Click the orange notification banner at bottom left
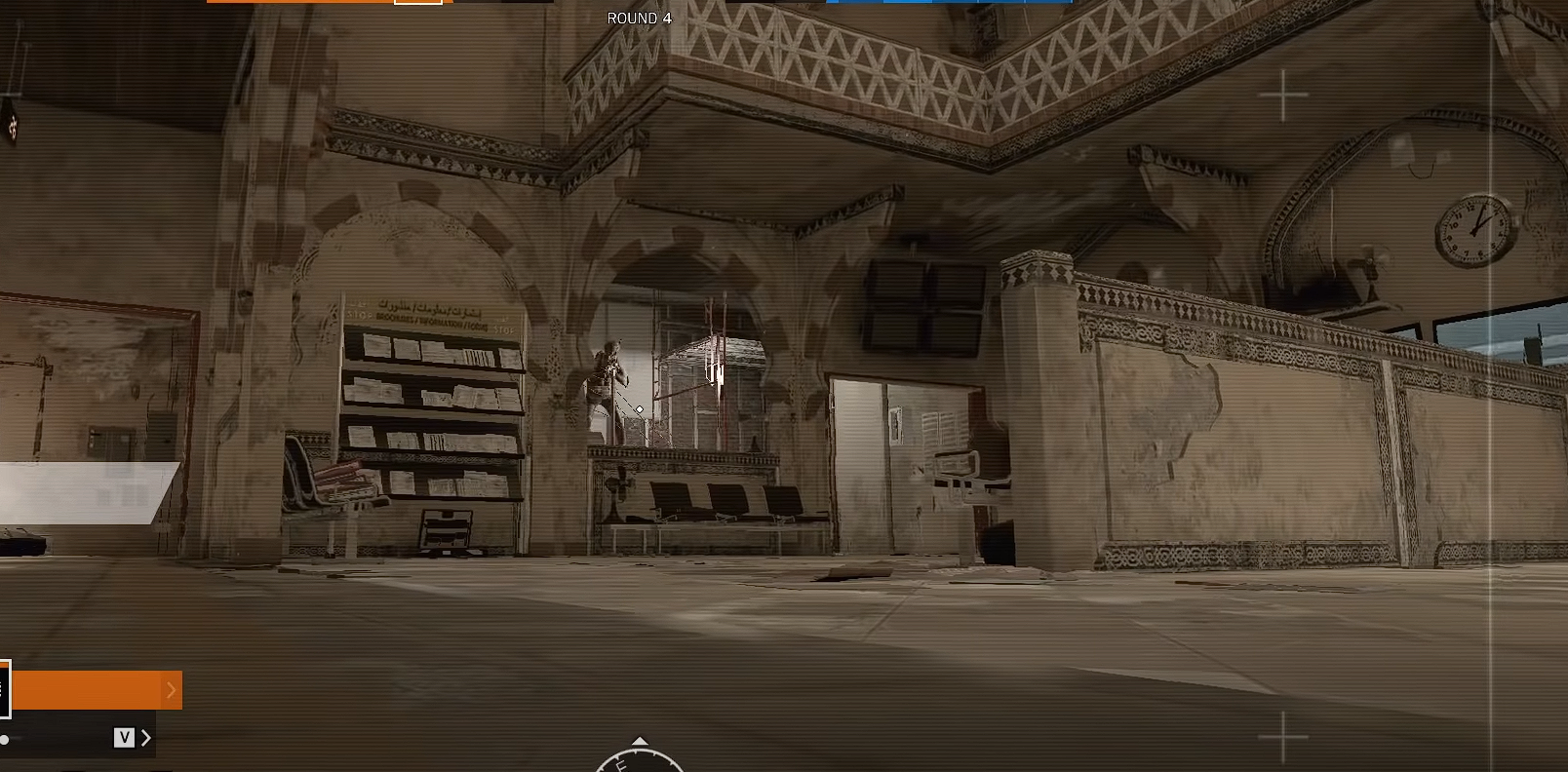The height and width of the screenshot is (772, 1568). tap(93, 690)
